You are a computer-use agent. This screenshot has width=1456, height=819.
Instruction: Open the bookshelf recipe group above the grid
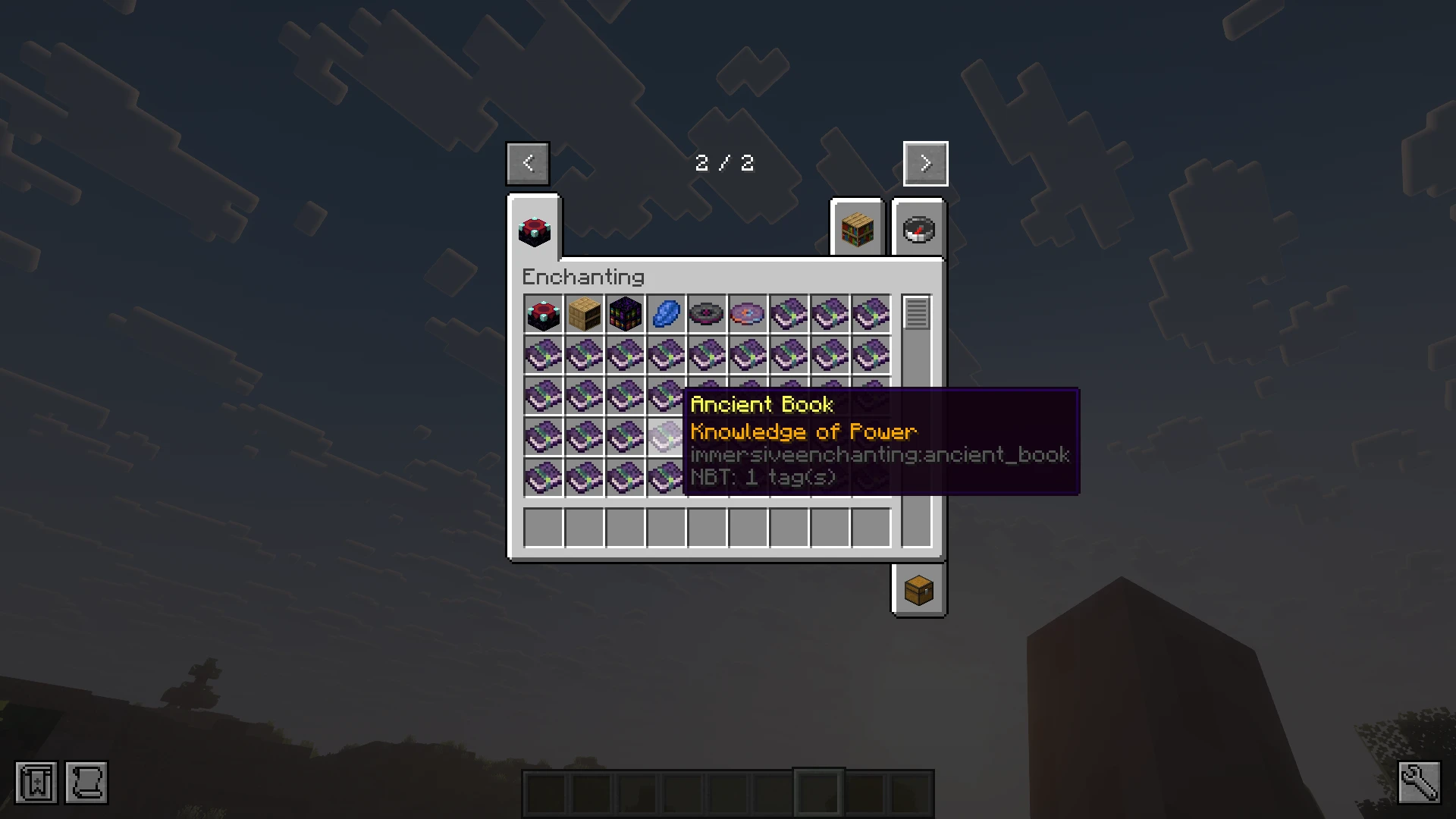point(856,230)
